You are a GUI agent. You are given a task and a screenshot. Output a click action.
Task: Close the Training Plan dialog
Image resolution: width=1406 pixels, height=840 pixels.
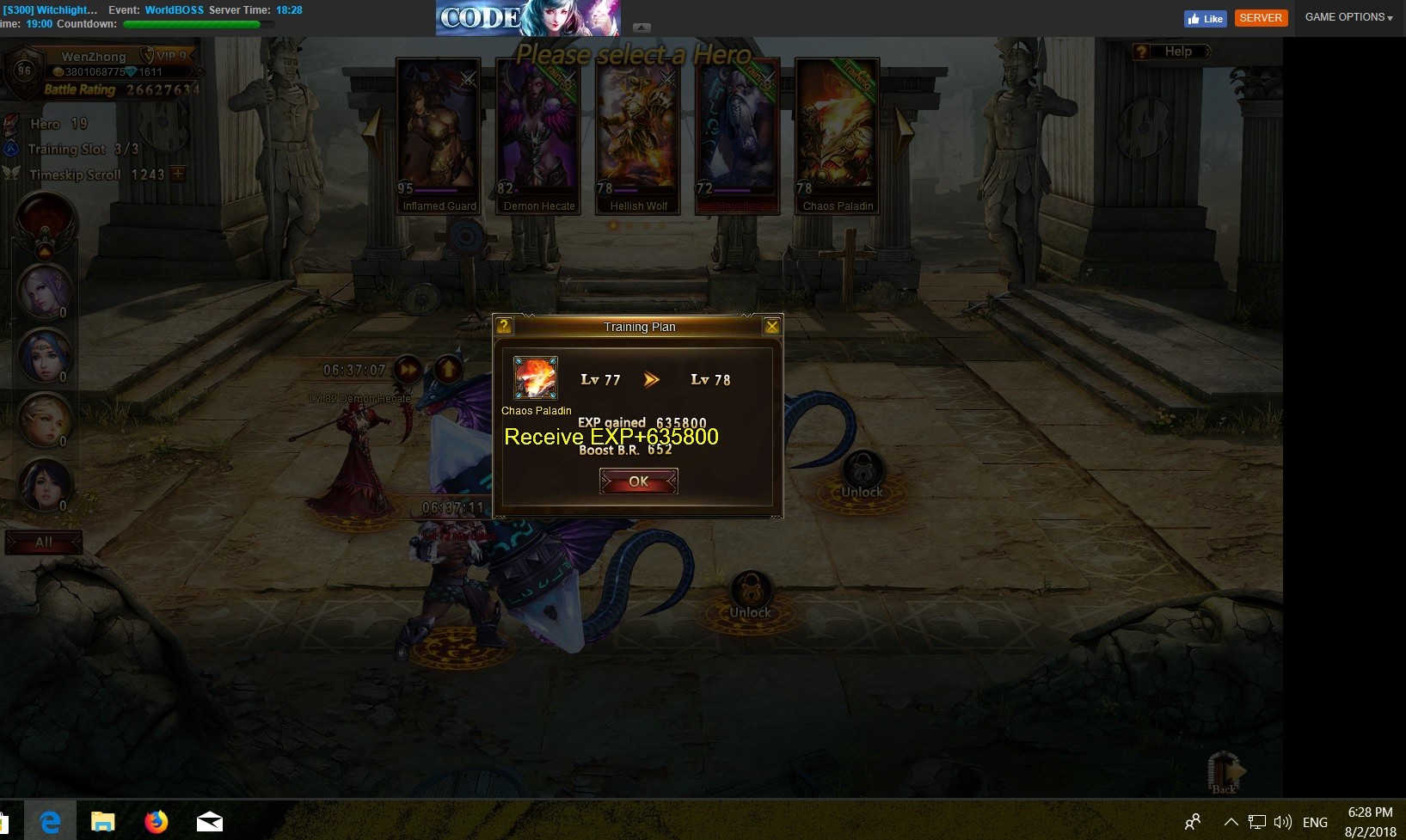(771, 327)
